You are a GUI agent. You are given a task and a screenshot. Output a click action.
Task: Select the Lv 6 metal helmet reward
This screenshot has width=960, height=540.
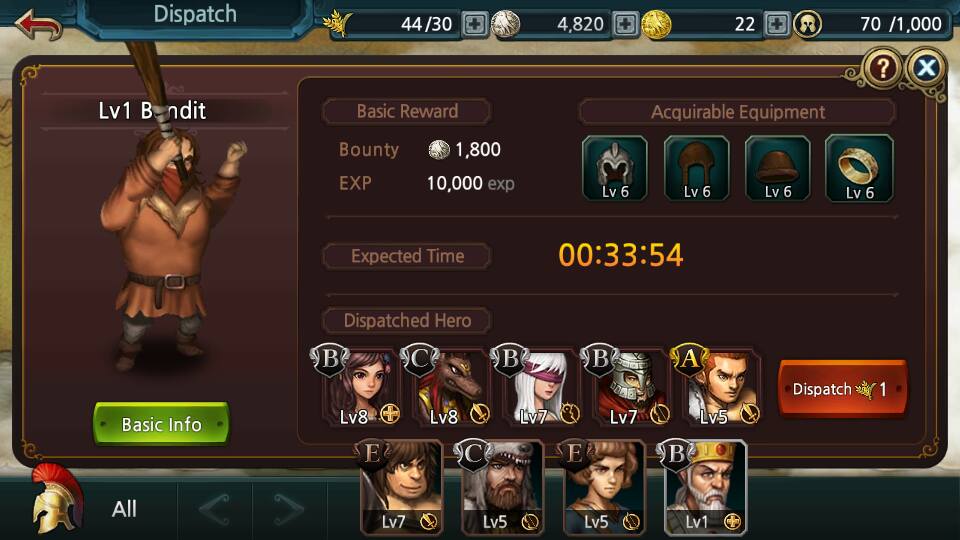click(x=615, y=168)
